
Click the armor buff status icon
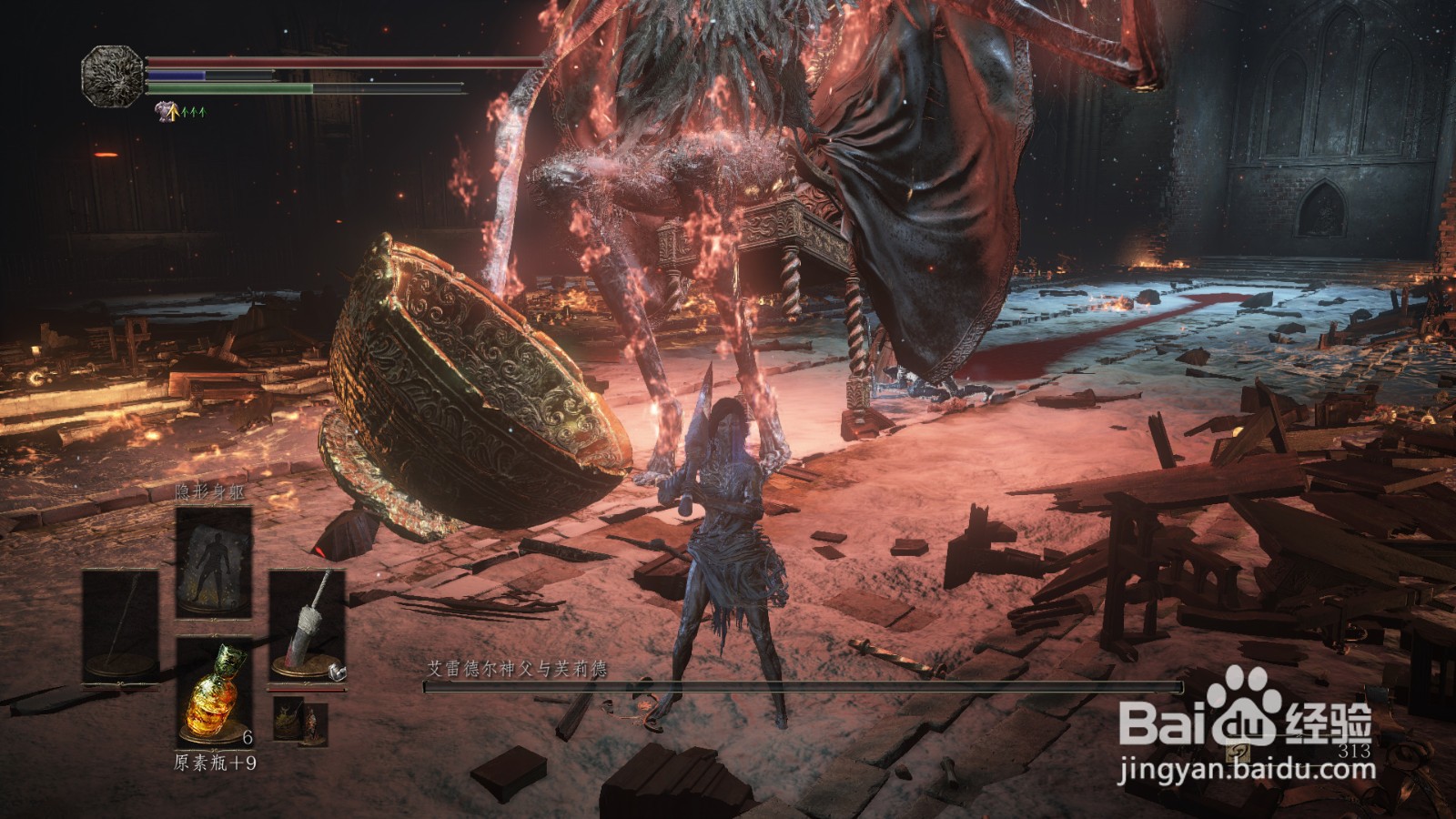tap(166, 112)
